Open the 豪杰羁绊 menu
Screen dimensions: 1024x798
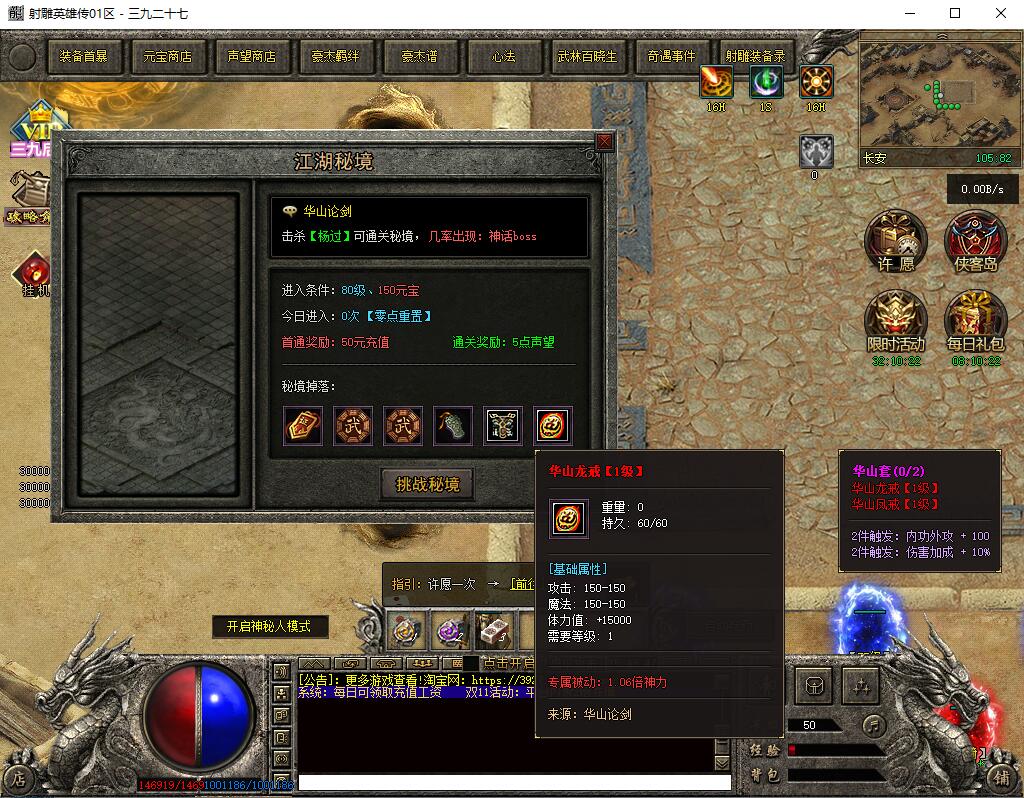tap(335, 57)
